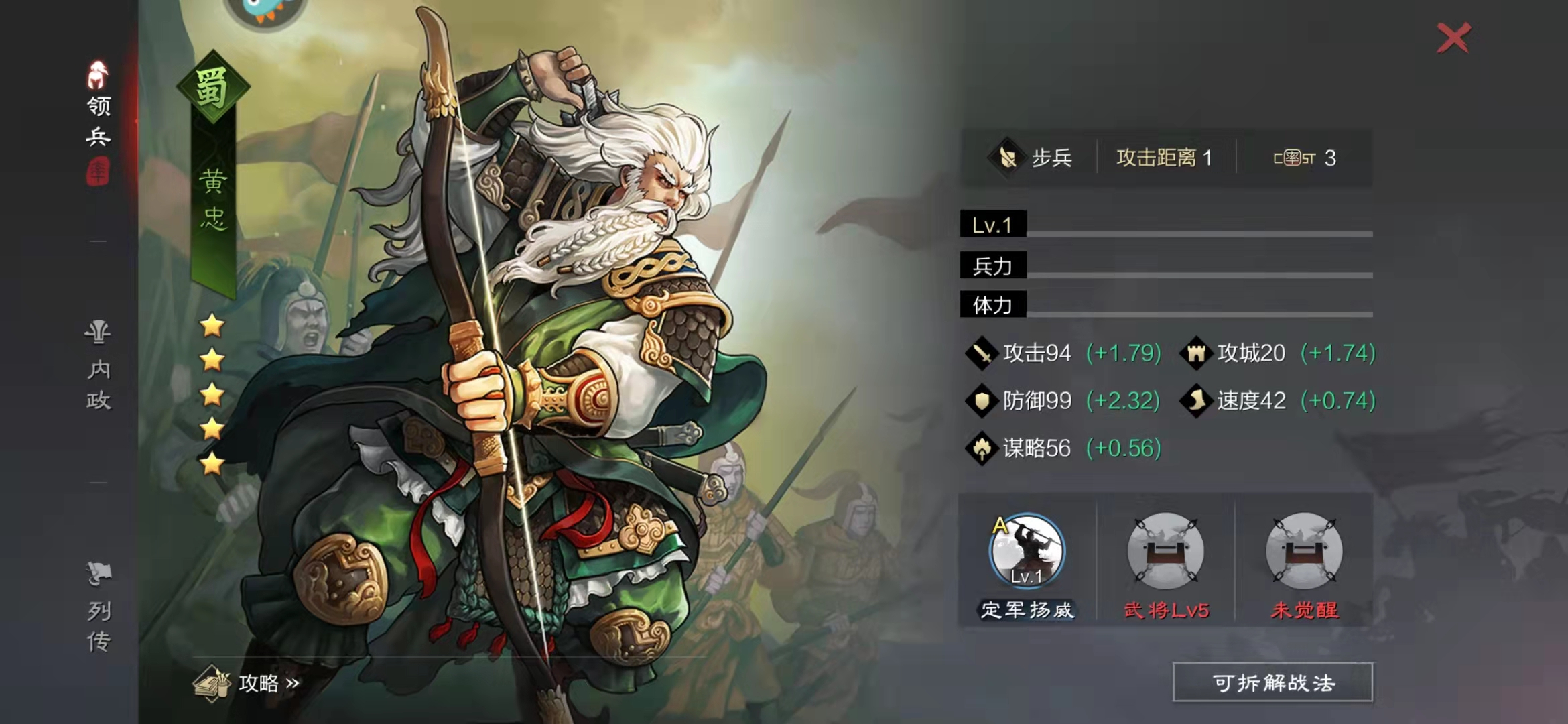Viewport: 1568px width, 724px height.
Task: Select the 定军扬威 skill icon
Action: [x=1027, y=551]
